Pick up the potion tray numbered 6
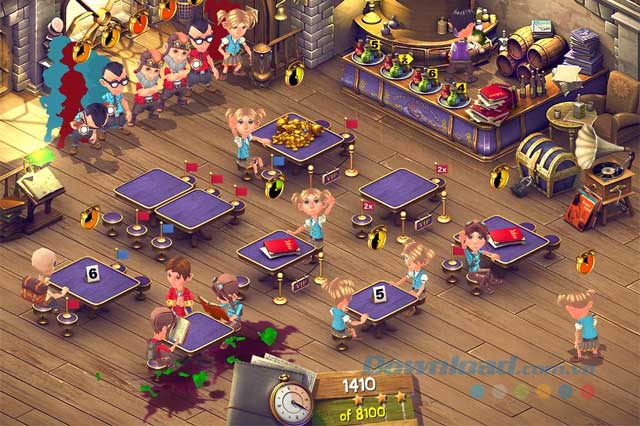The height and width of the screenshot is (426, 640). (x=426, y=83)
